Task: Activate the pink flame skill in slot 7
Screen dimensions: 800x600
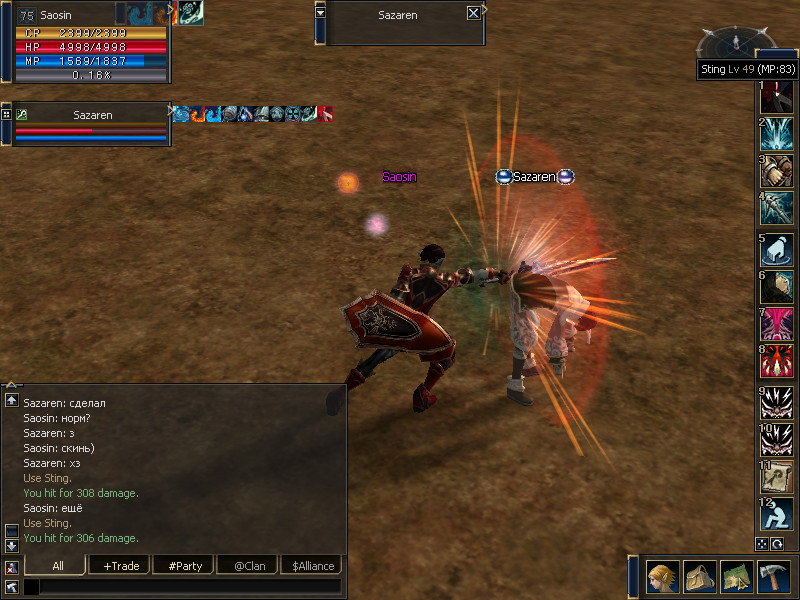Action: (777, 324)
